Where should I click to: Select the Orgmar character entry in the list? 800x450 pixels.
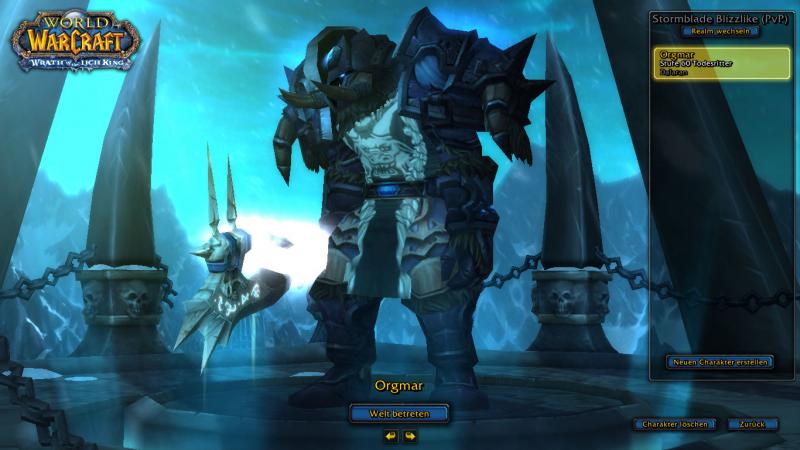[x=720, y=62]
